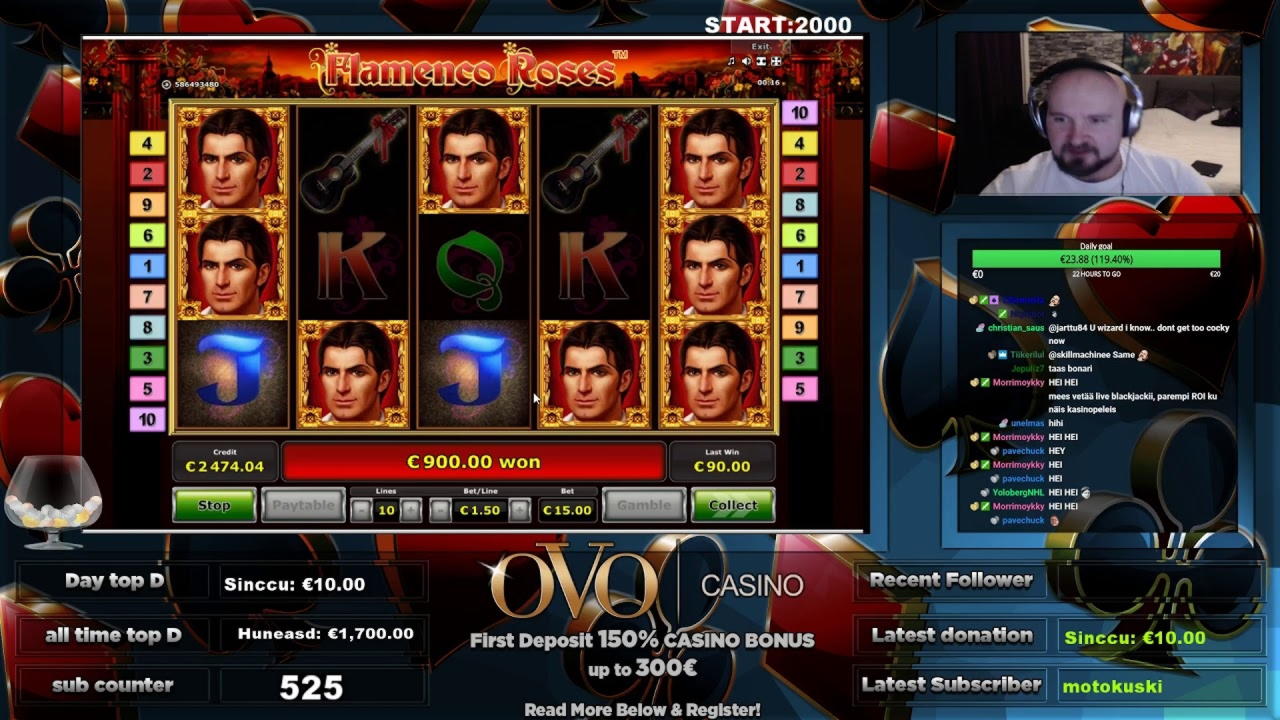
Task: Increase Lines with the plus stepper
Action: [x=410, y=509]
